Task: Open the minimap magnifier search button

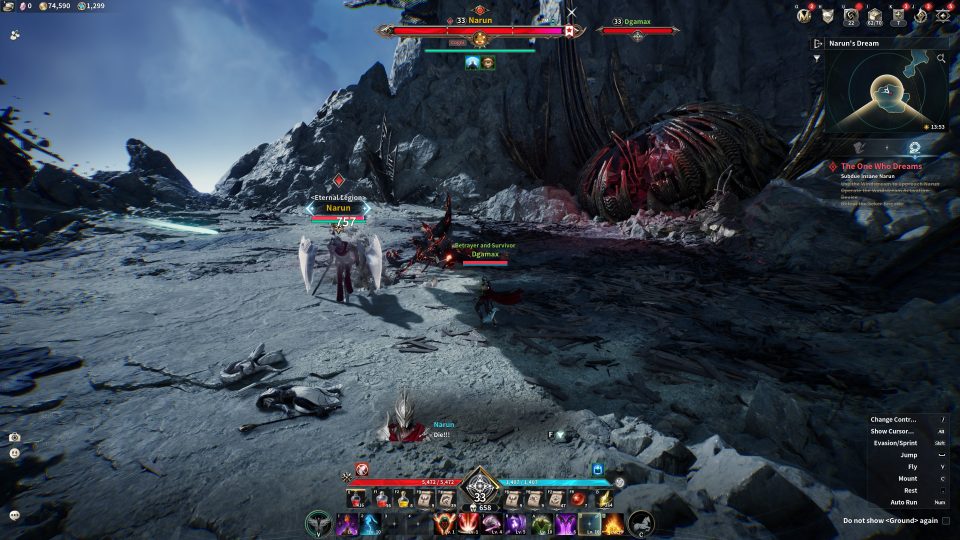Action: tap(941, 59)
